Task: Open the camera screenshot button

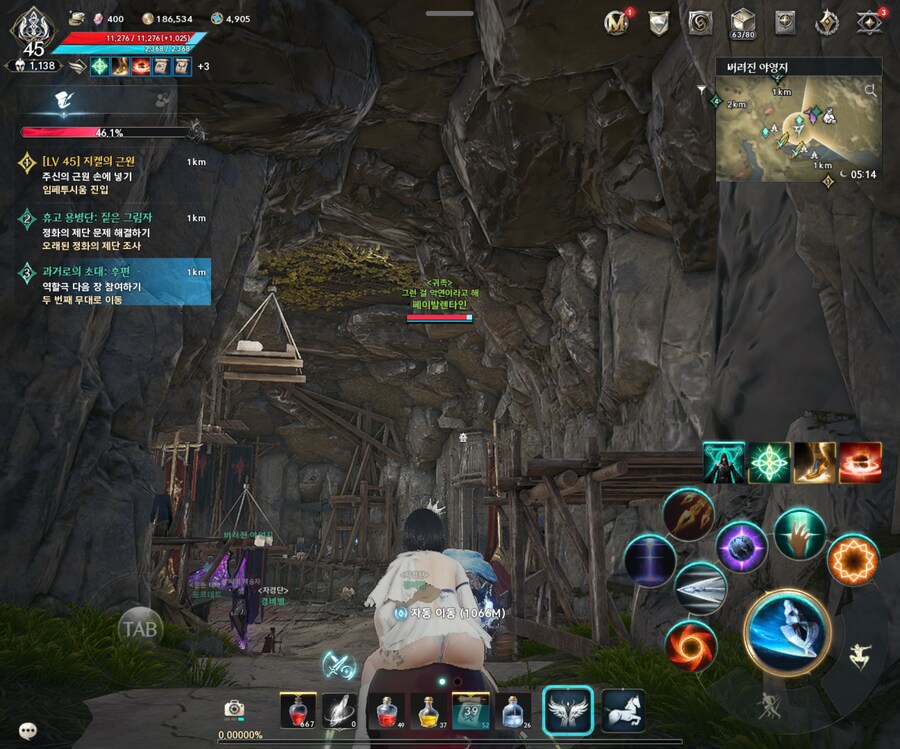Action: pyautogui.click(x=234, y=708)
